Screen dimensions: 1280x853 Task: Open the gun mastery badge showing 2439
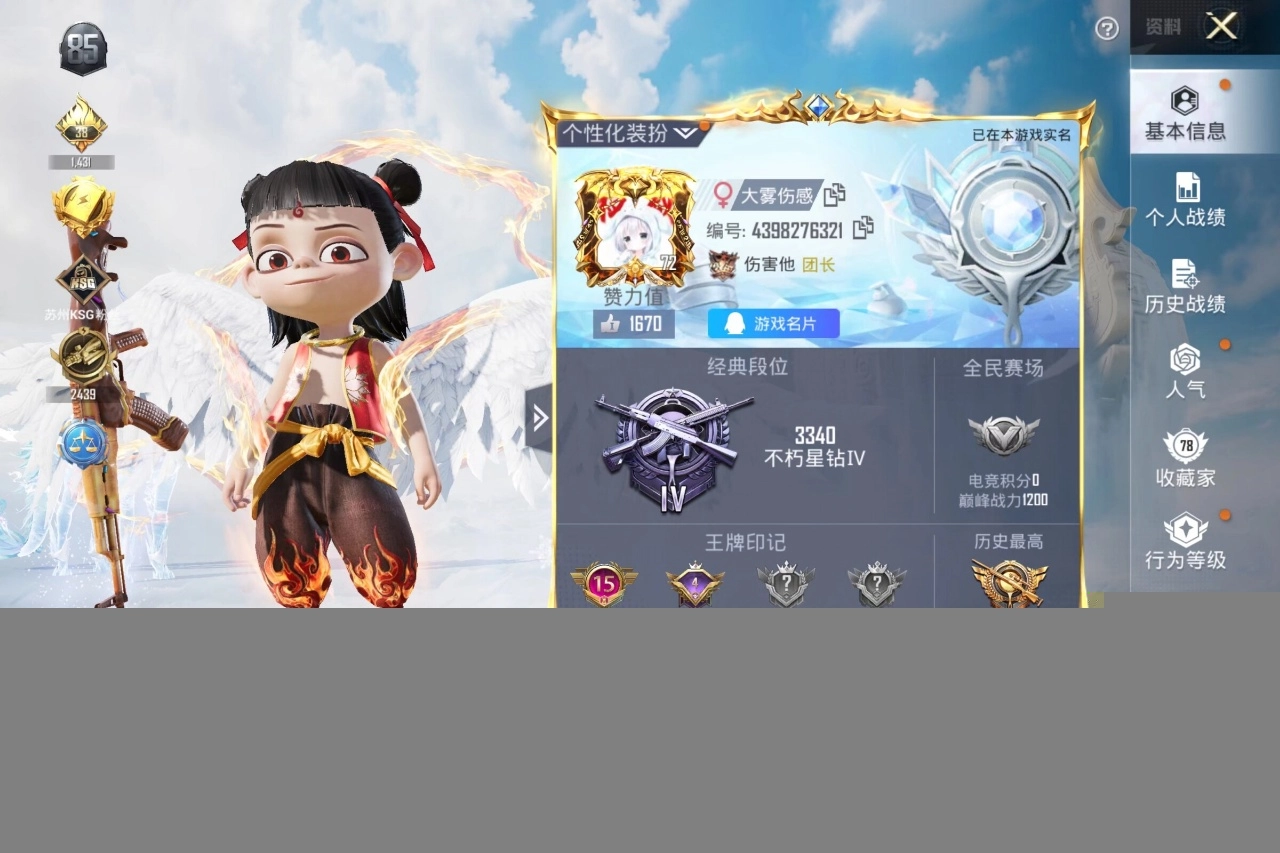point(83,355)
